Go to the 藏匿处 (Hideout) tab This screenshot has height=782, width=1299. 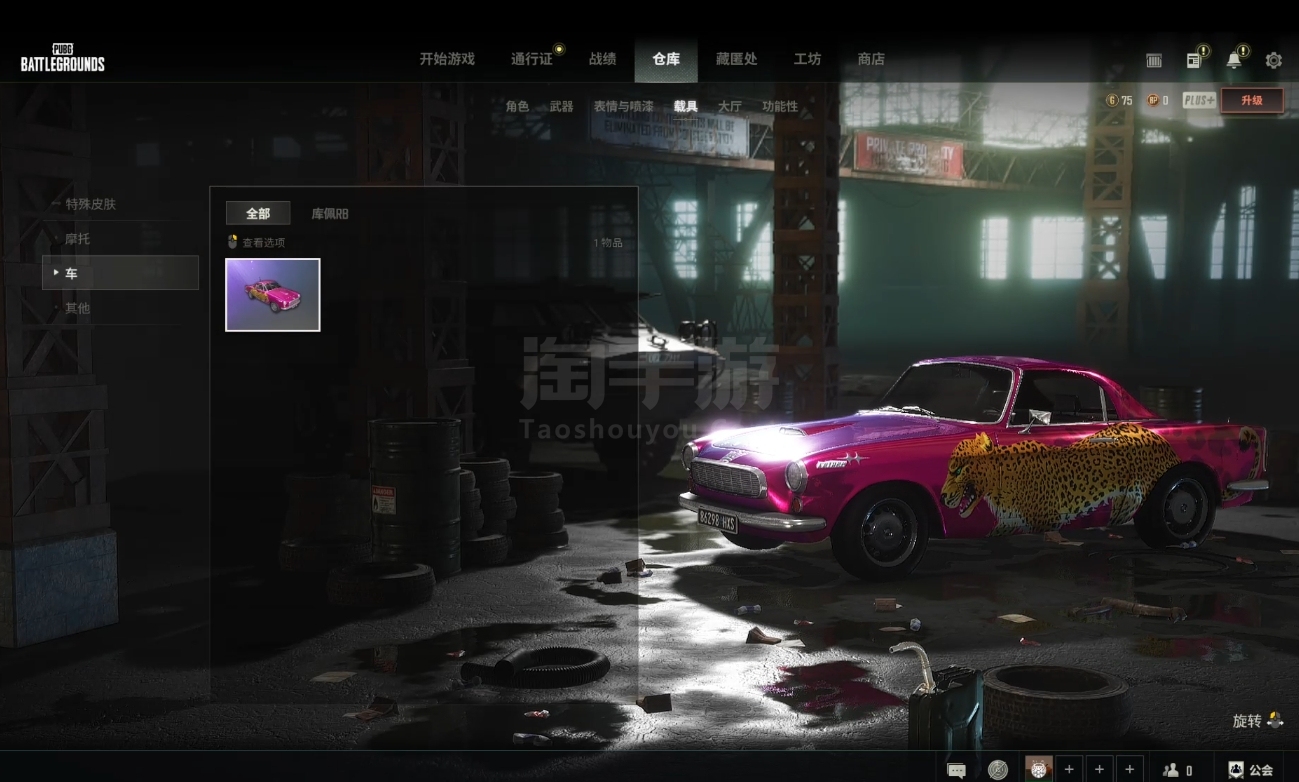(x=737, y=59)
